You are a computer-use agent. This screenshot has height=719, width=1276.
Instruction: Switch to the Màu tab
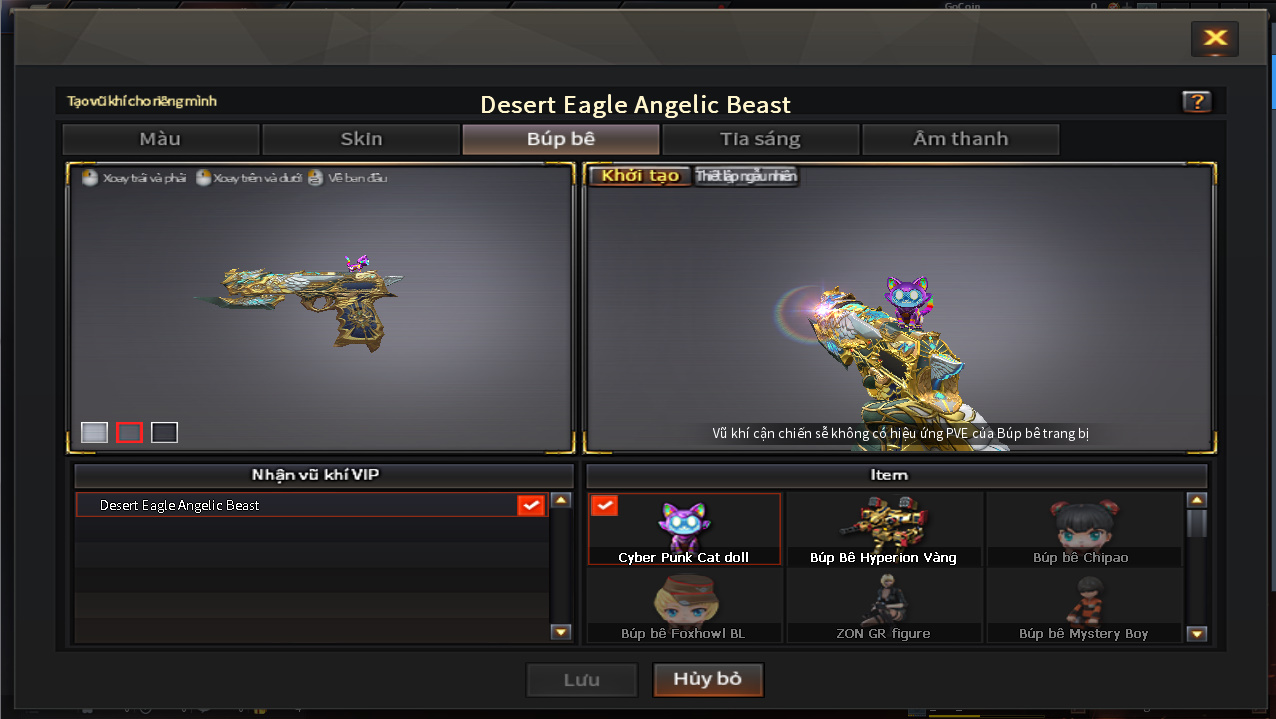[x=161, y=139]
